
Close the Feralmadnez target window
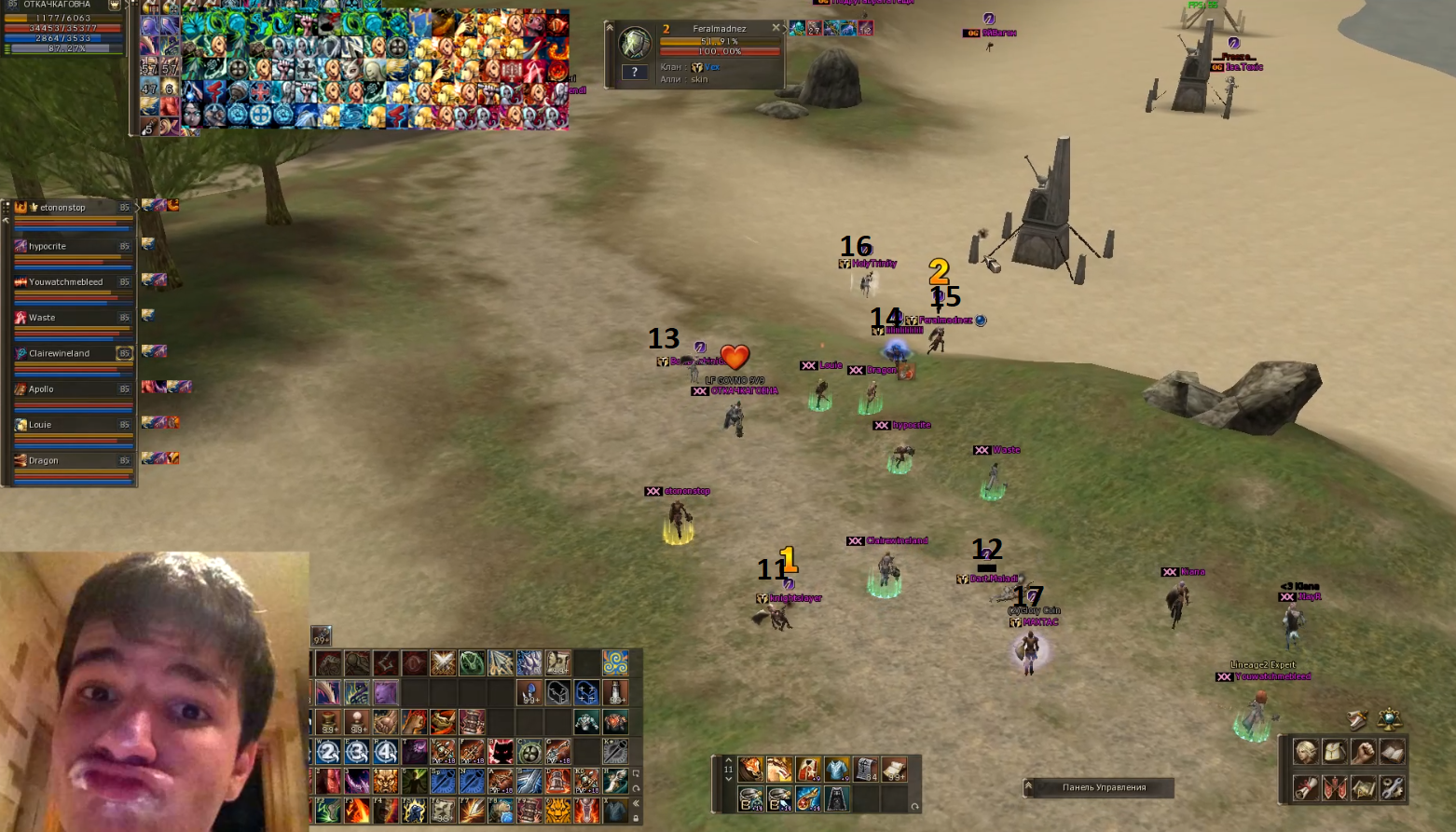(776, 29)
